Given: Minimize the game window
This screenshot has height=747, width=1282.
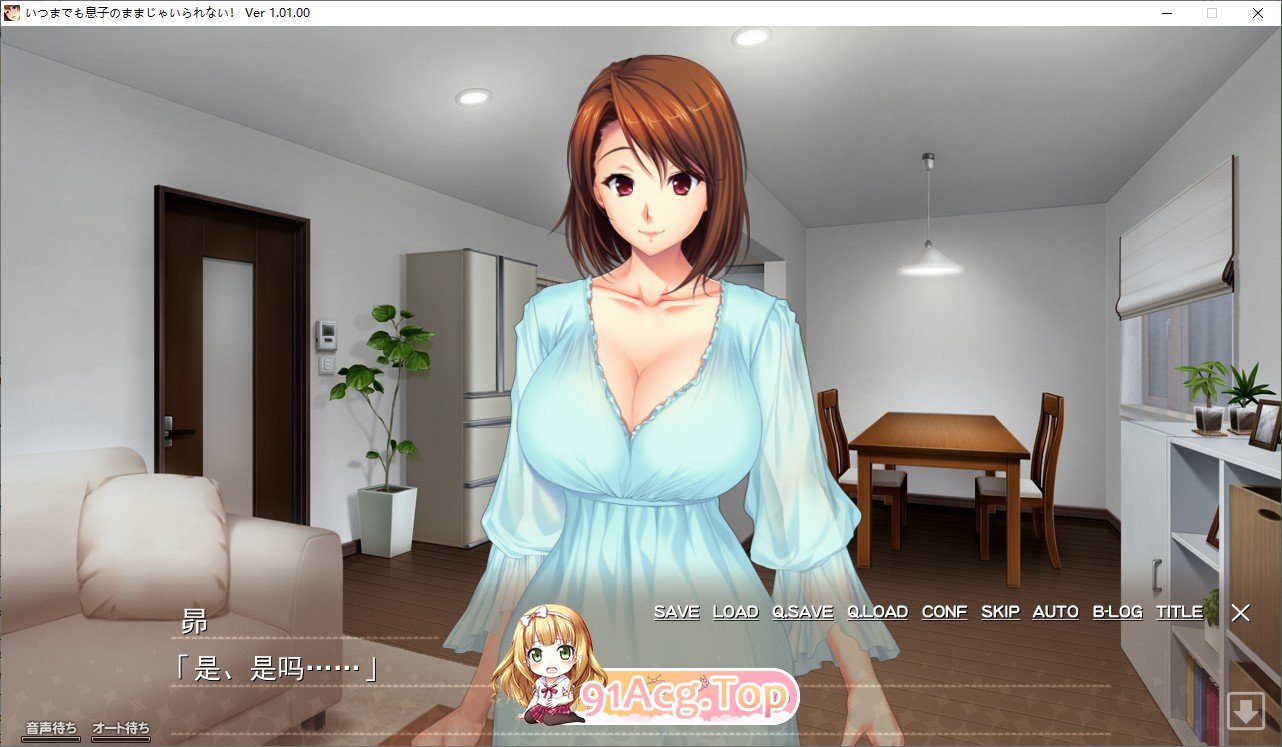Looking at the screenshot, I should click(1166, 13).
